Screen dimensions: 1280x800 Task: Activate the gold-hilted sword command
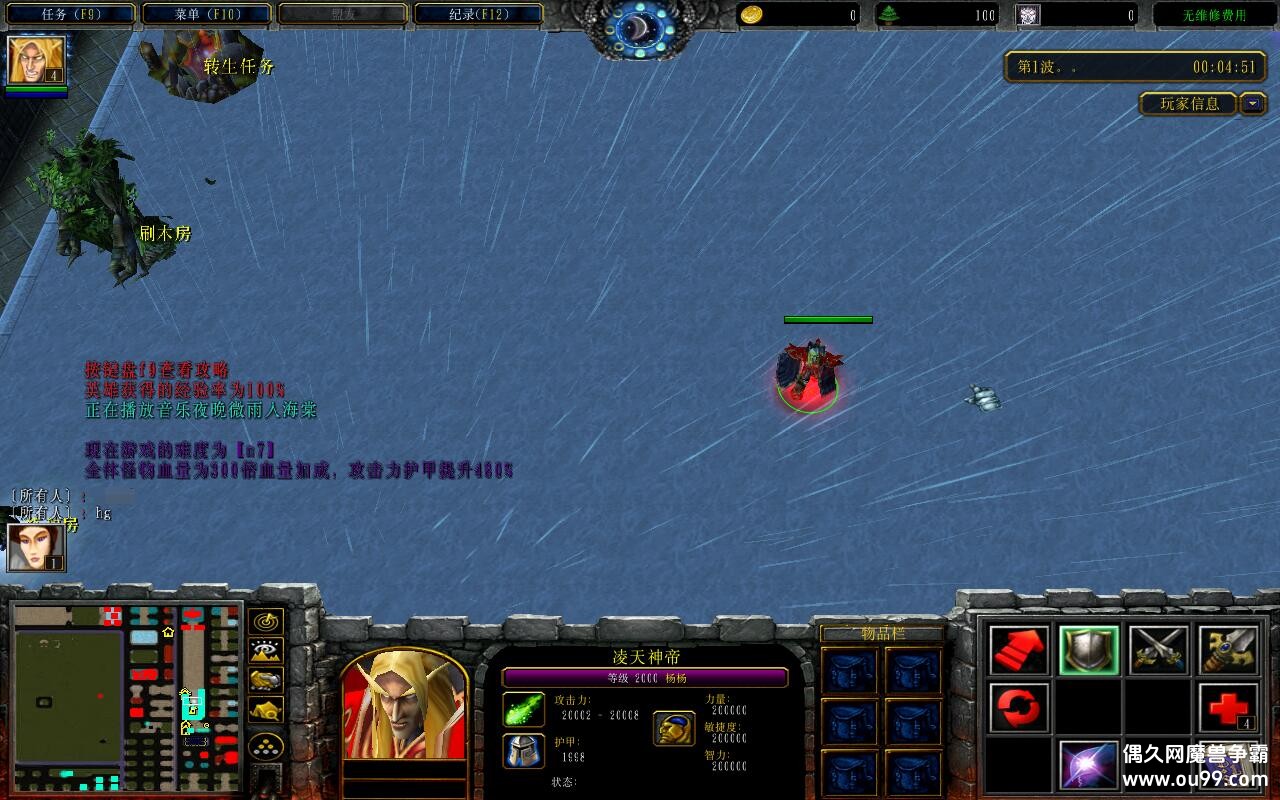coord(1229,650)
